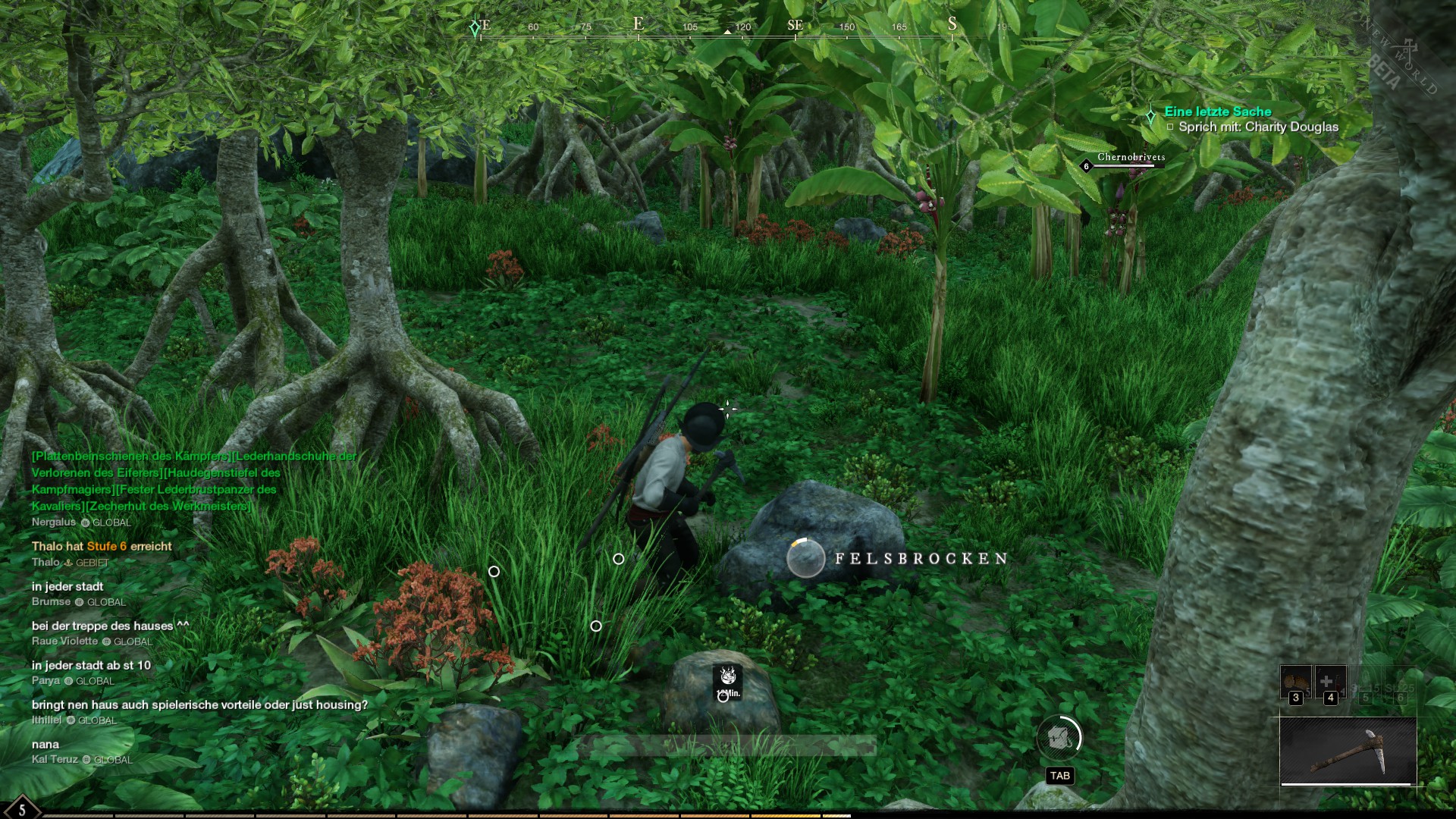Select the food item in quick slot 3
Viewport: 1456px width, 819px height.
pos(1296,682)
